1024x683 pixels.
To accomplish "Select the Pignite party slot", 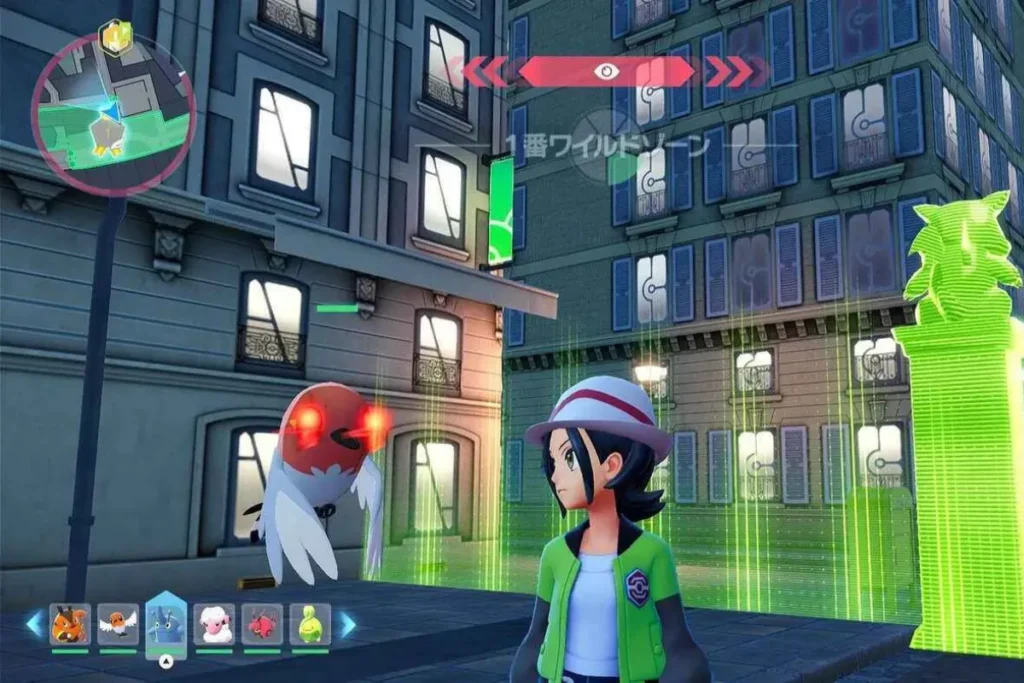I will pos(69,624).
